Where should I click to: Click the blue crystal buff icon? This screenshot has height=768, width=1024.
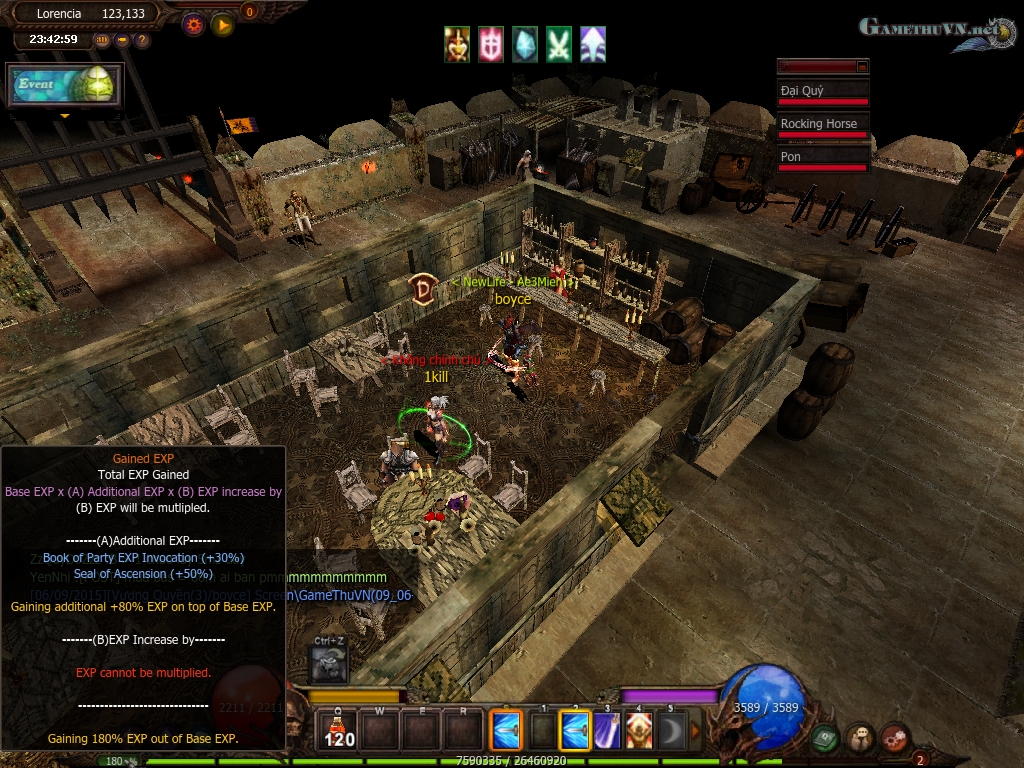coord(525,44)
